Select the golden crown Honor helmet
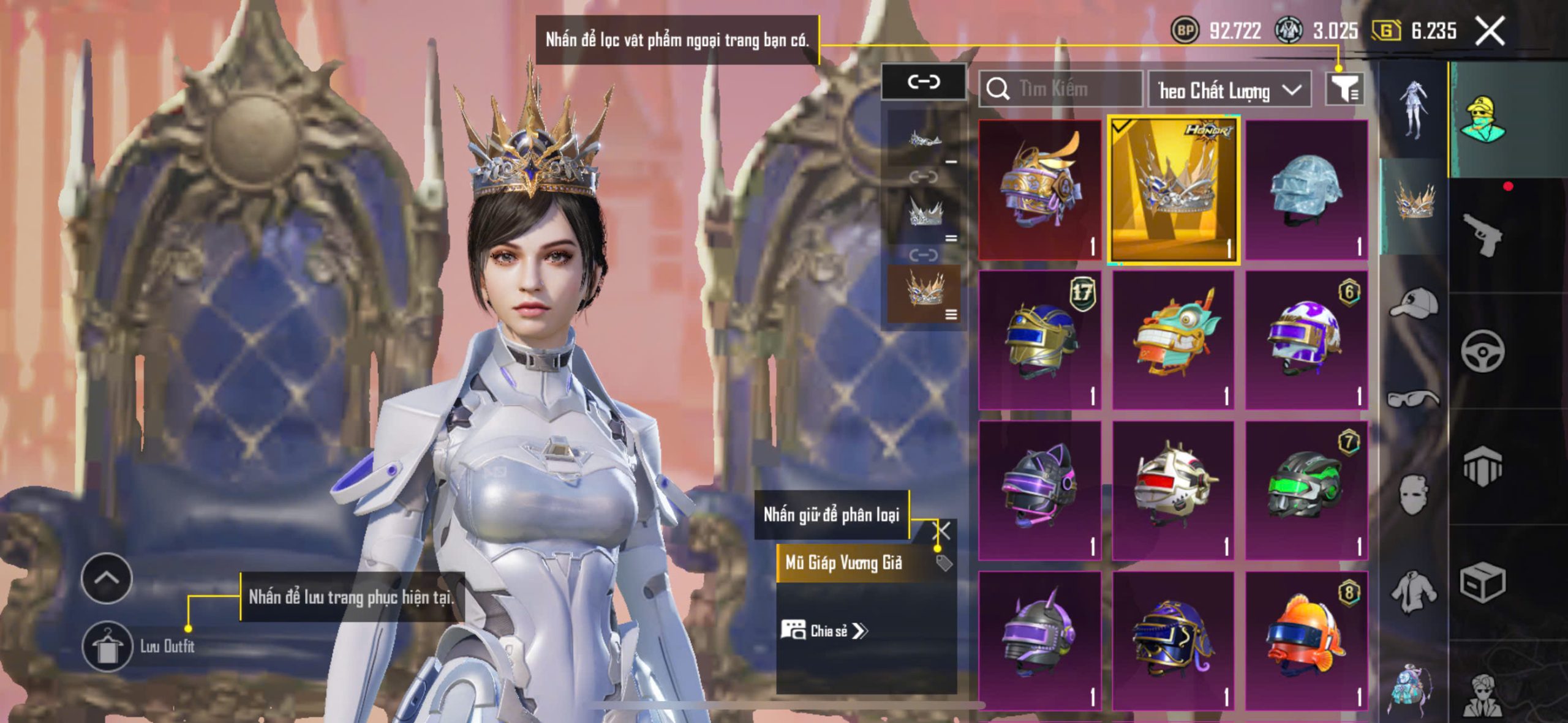The image size is (1568, 723). point(1173,190)
